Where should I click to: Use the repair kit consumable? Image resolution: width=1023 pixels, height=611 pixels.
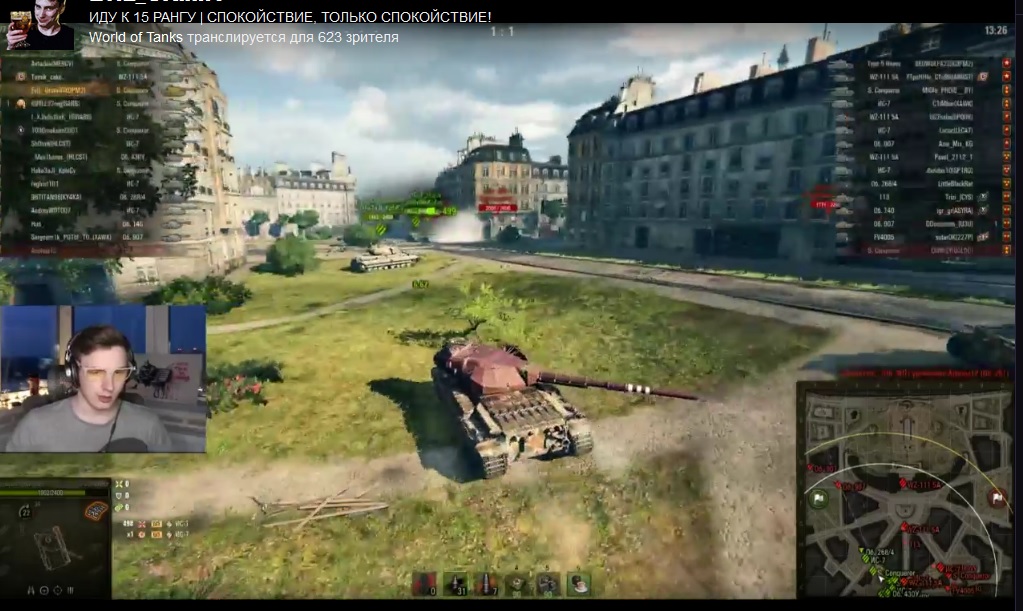coord(517,583)
